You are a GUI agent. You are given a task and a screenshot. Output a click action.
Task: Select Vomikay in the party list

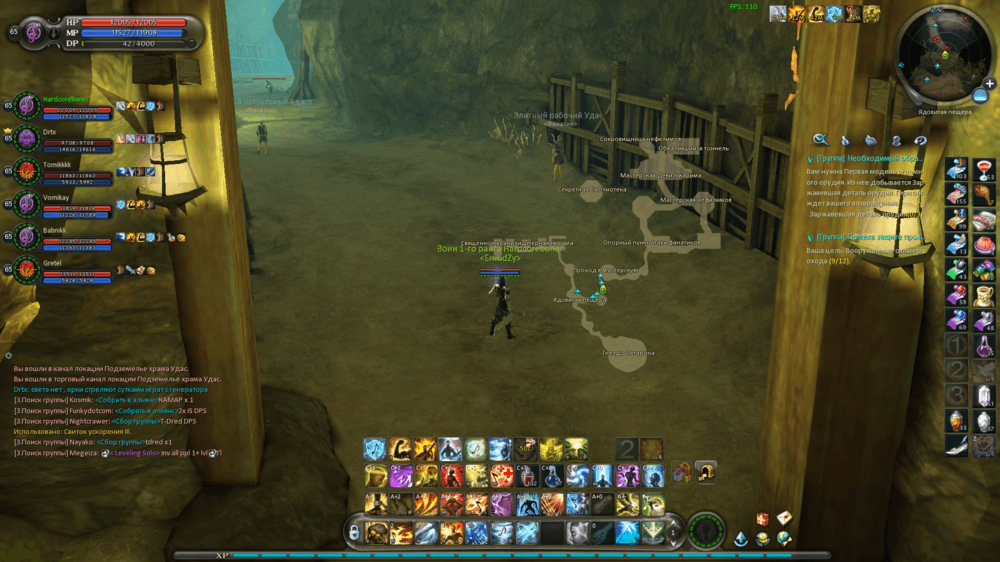click(x=27, y=204)
